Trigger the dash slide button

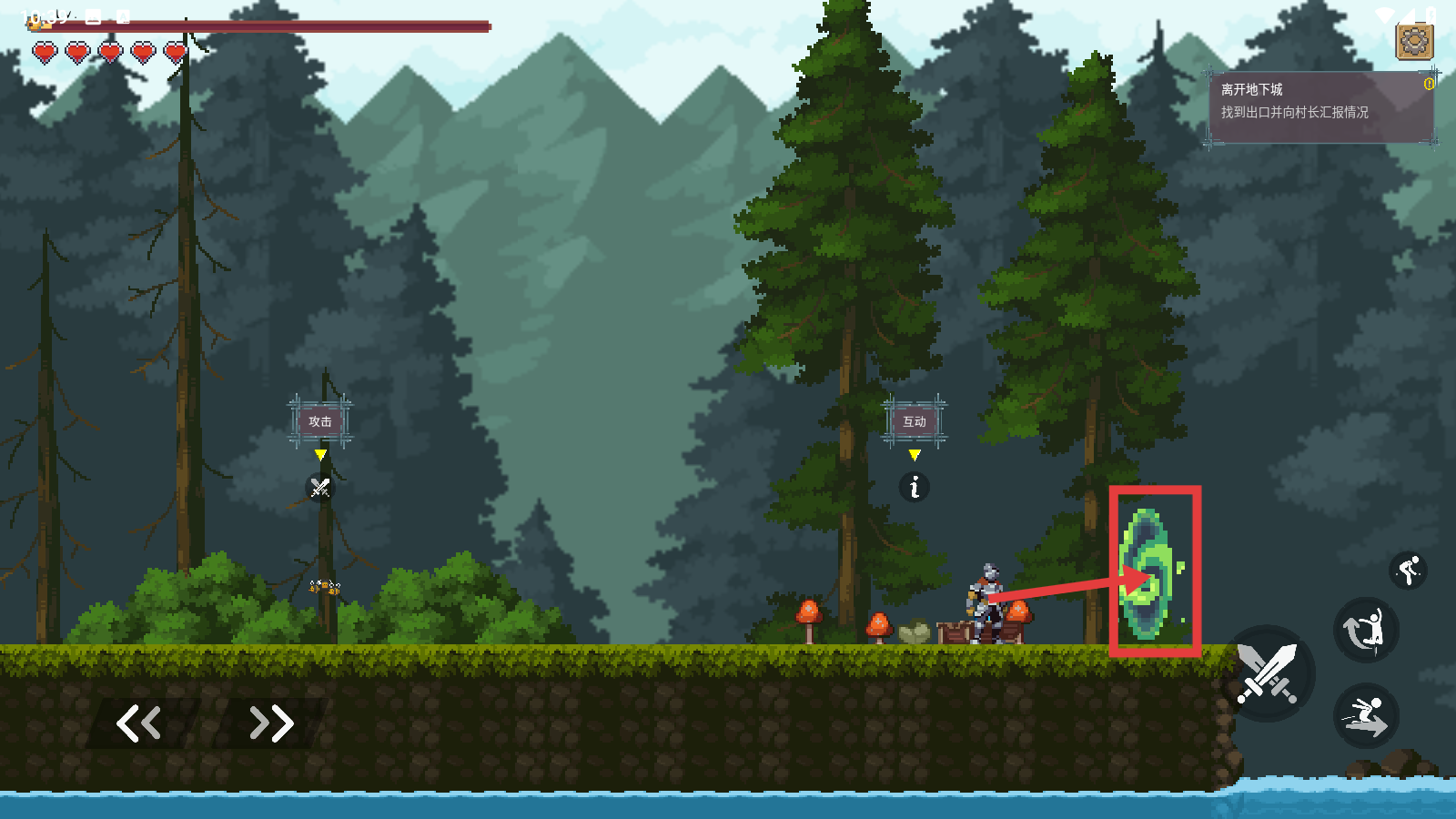click(x=1365, y=715)
